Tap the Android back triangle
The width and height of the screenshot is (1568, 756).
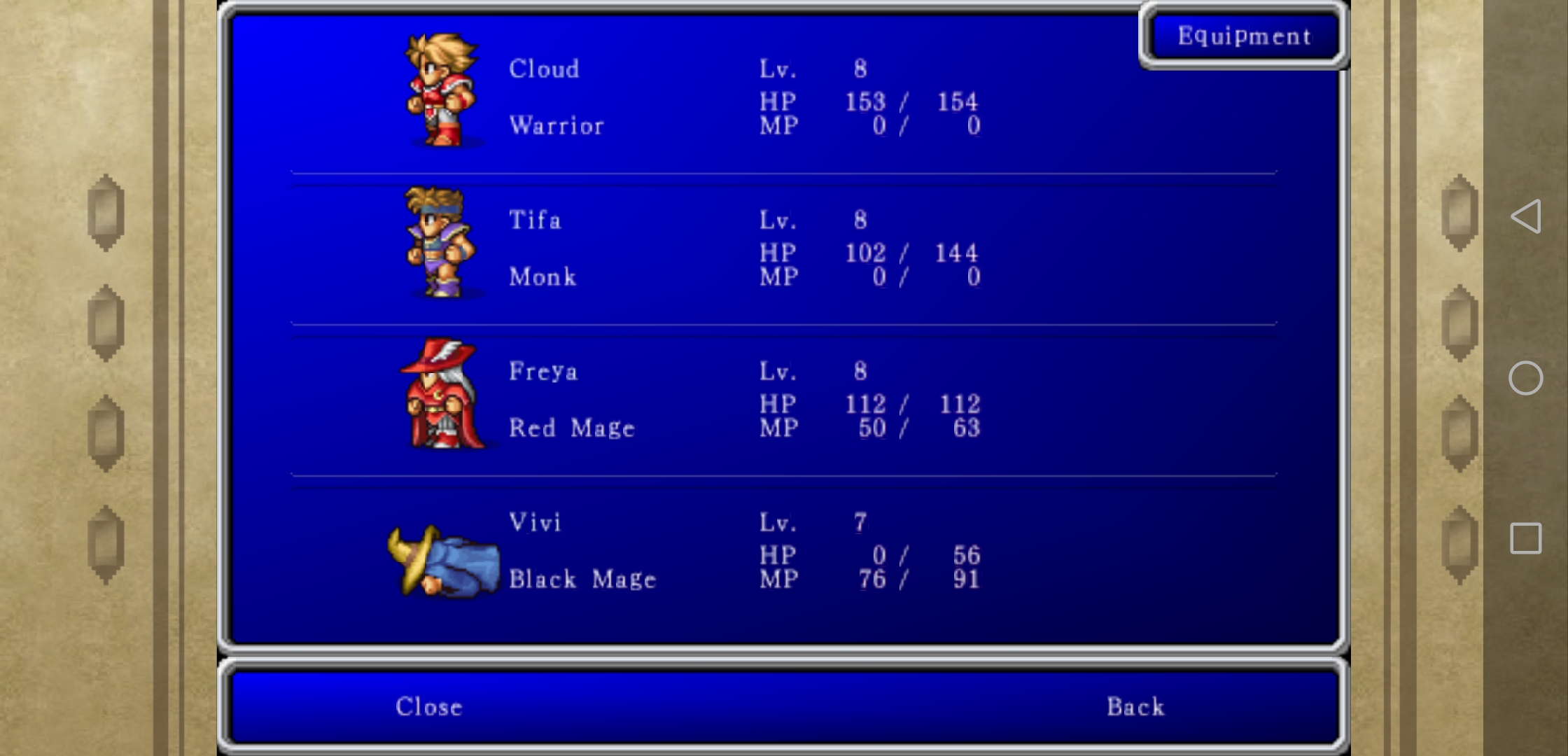1526,216
